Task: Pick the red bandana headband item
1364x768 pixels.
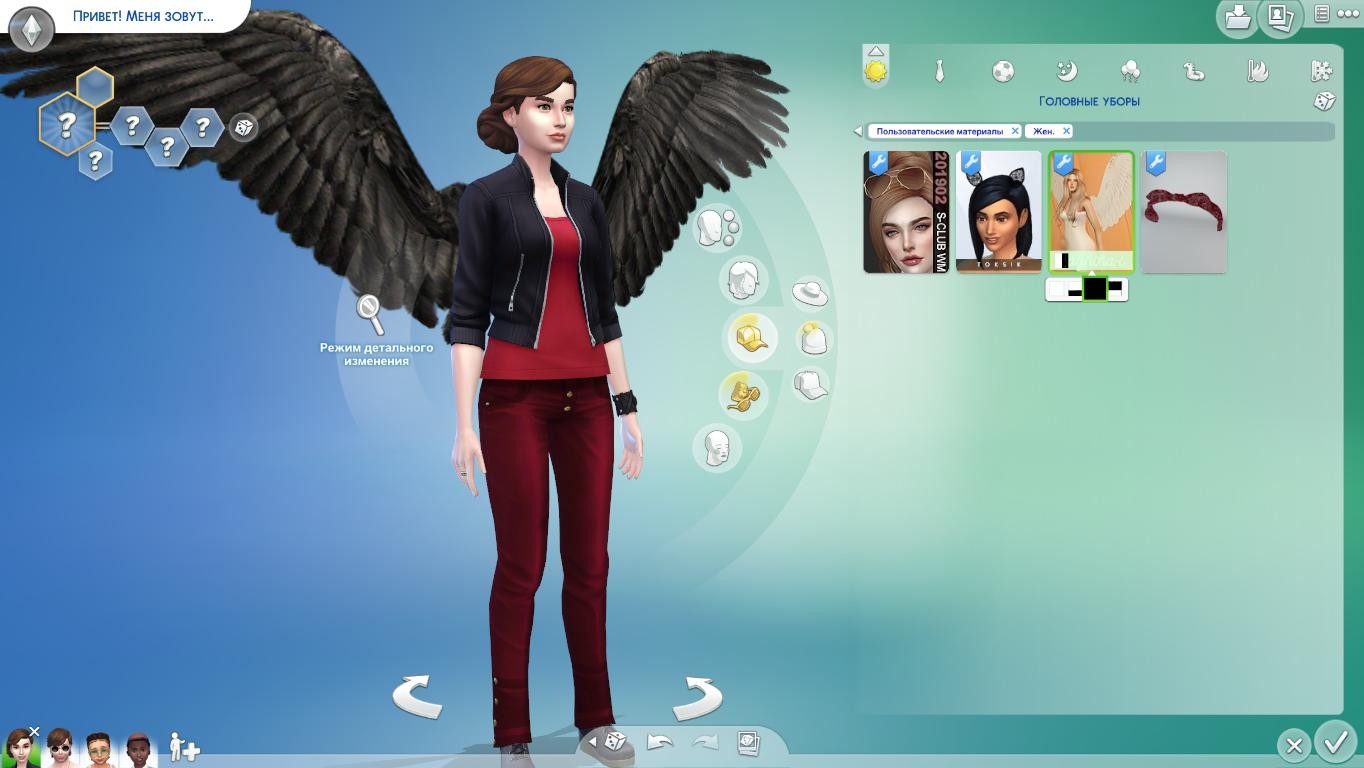Action: [x=1184, y=212]
